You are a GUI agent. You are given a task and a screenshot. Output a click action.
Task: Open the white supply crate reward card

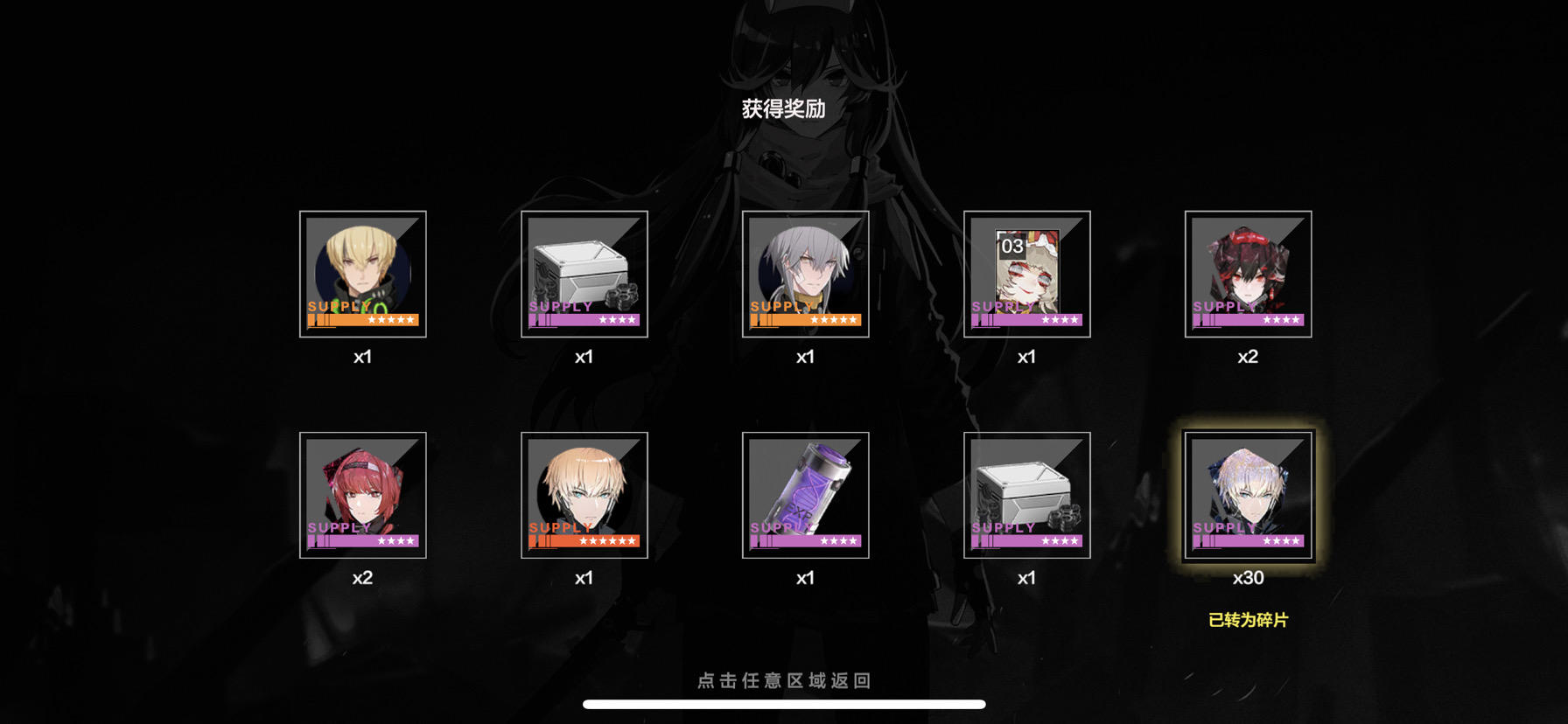584,275
